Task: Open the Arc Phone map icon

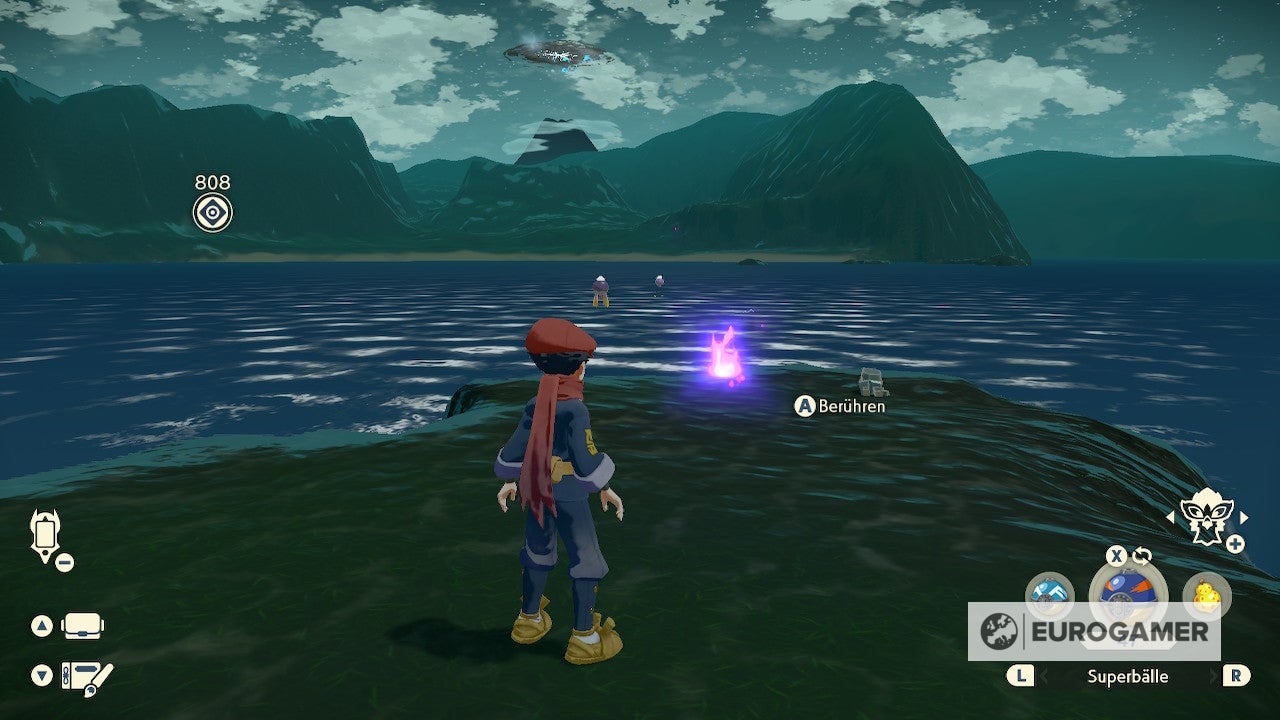Action: point(44,534)
